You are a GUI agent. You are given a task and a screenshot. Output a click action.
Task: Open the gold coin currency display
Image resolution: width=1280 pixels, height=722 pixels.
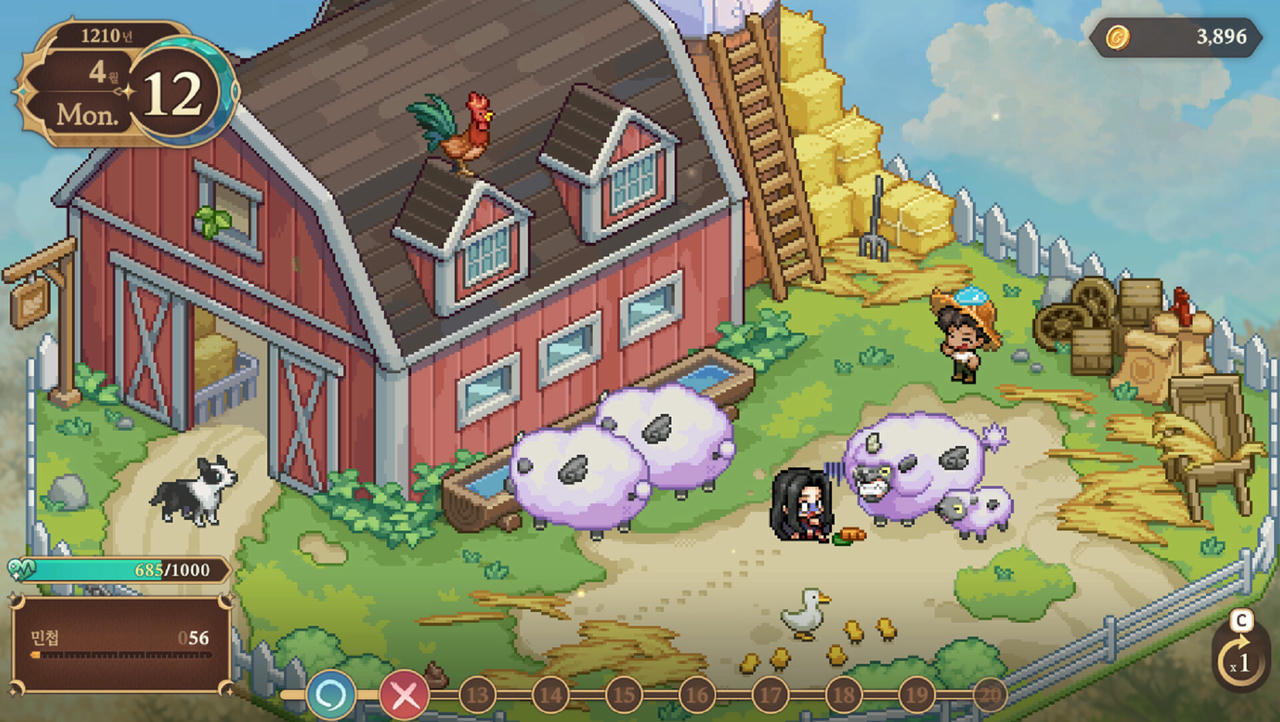(1176, 38)
